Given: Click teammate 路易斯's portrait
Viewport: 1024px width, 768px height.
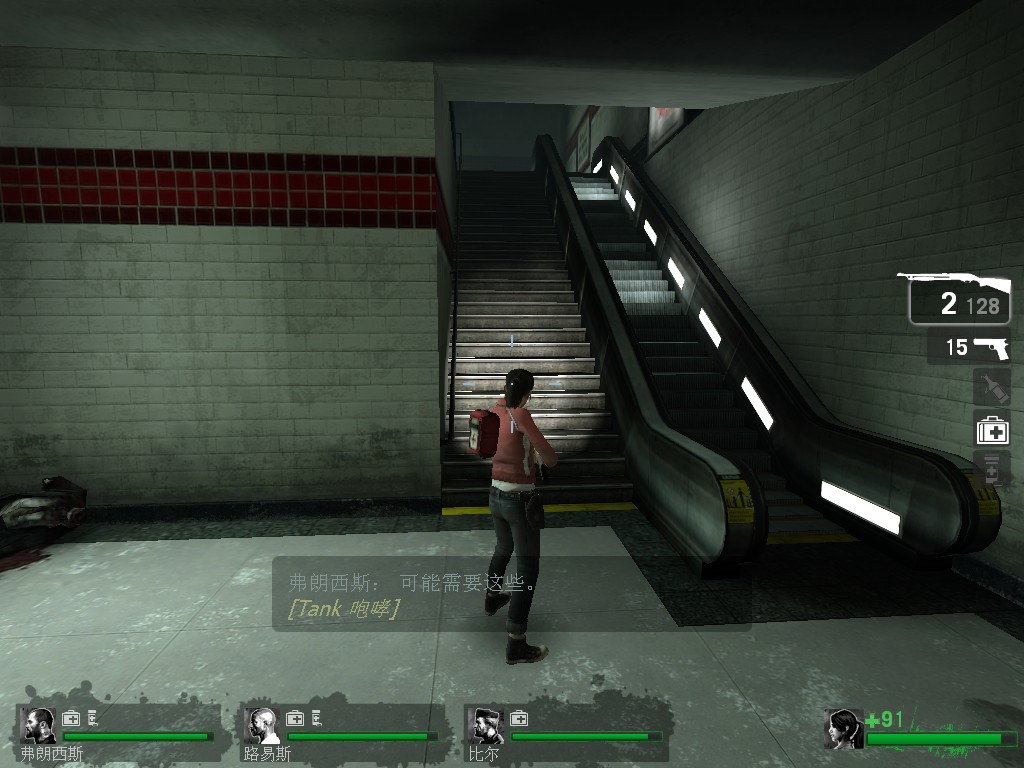Looking at the screenshot, I should [263, 725].
